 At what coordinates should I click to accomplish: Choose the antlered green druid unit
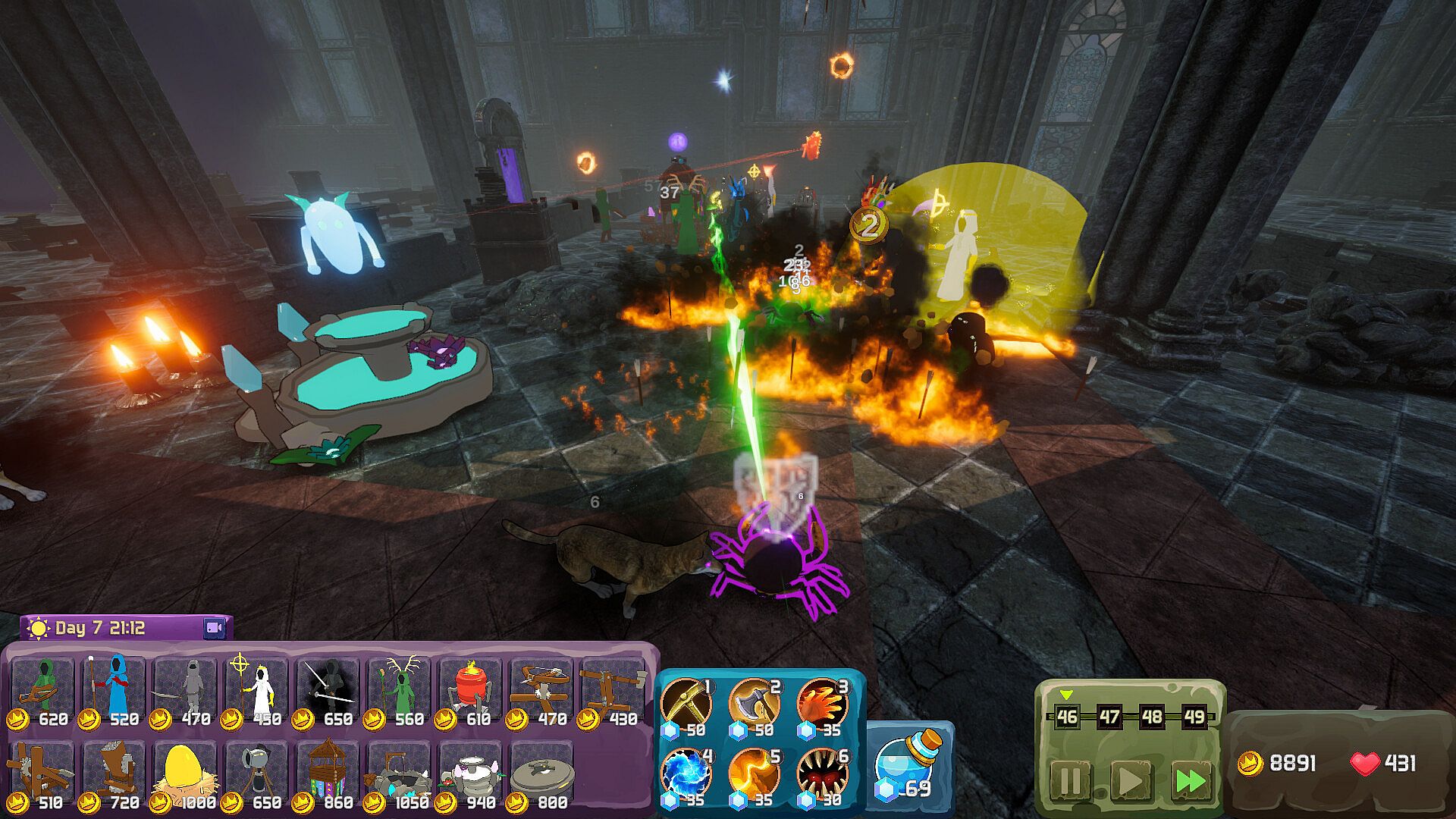400,691
